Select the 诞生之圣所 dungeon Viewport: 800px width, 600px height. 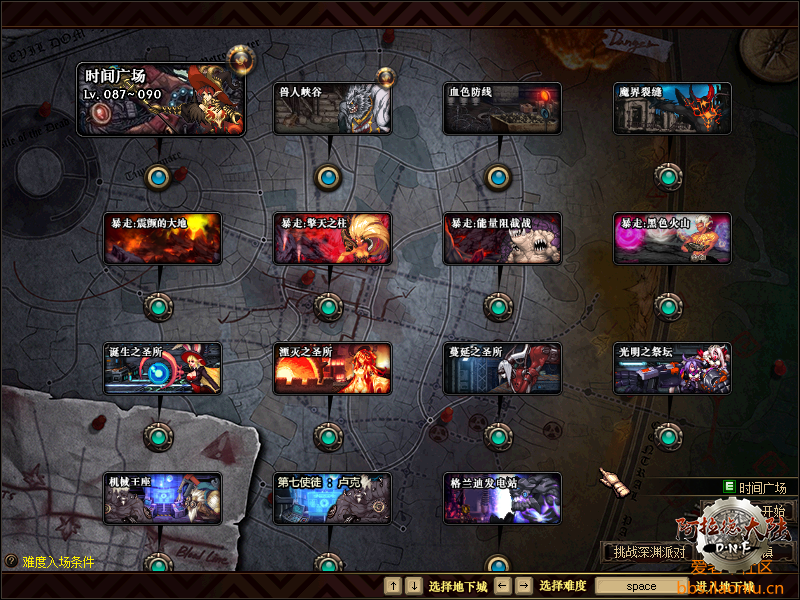(163, 368)
